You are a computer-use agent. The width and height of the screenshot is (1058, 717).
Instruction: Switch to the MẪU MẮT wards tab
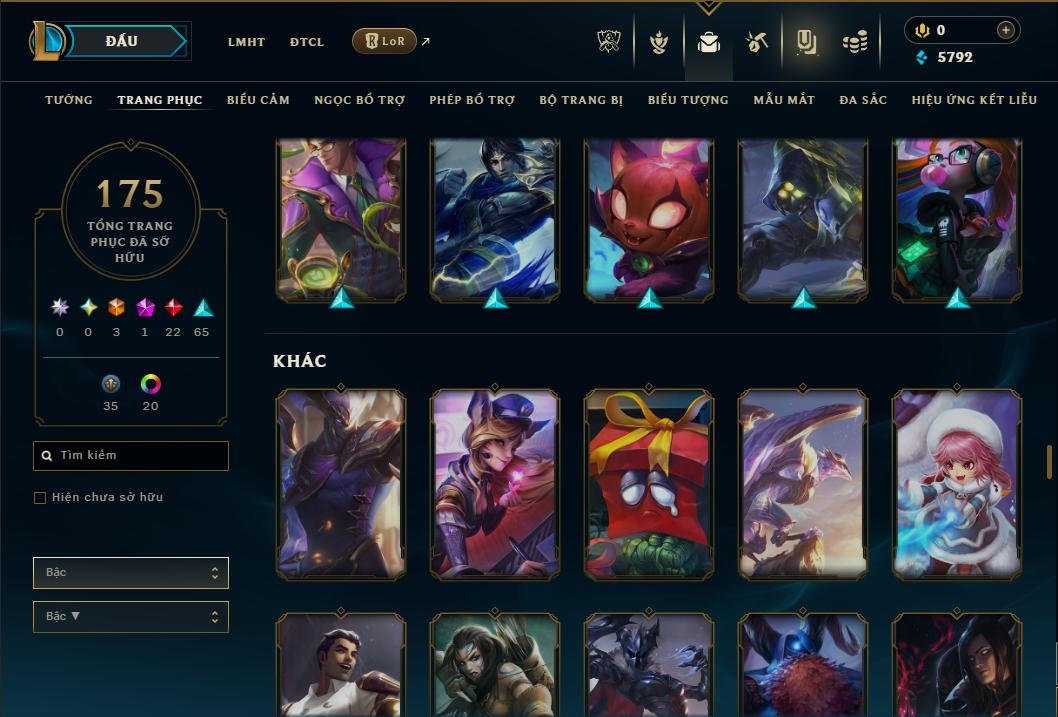784,100
